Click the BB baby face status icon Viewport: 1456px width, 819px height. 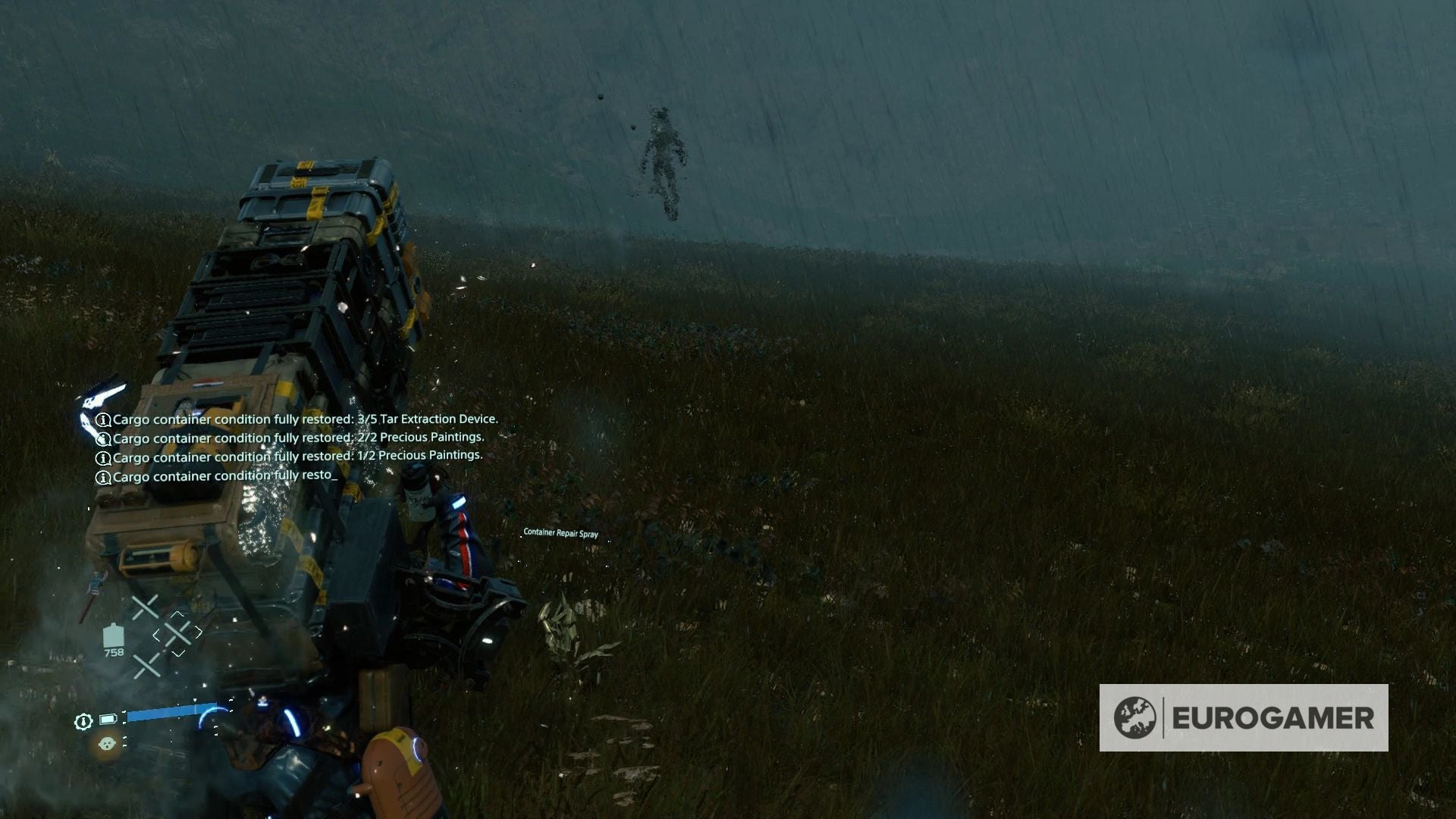(x=108, y=743)
